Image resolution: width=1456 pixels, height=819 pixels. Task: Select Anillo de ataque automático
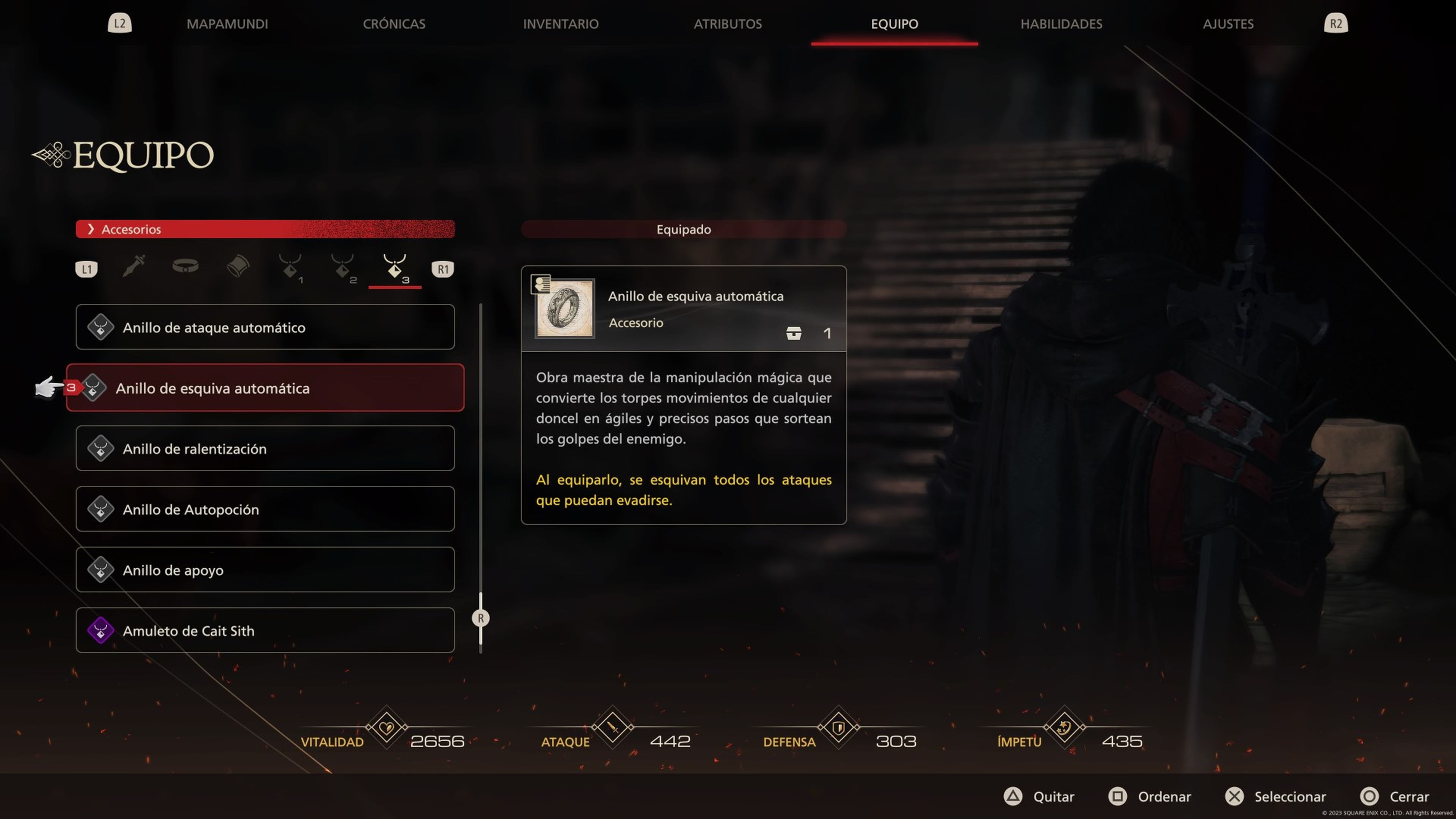coord(265,327)
